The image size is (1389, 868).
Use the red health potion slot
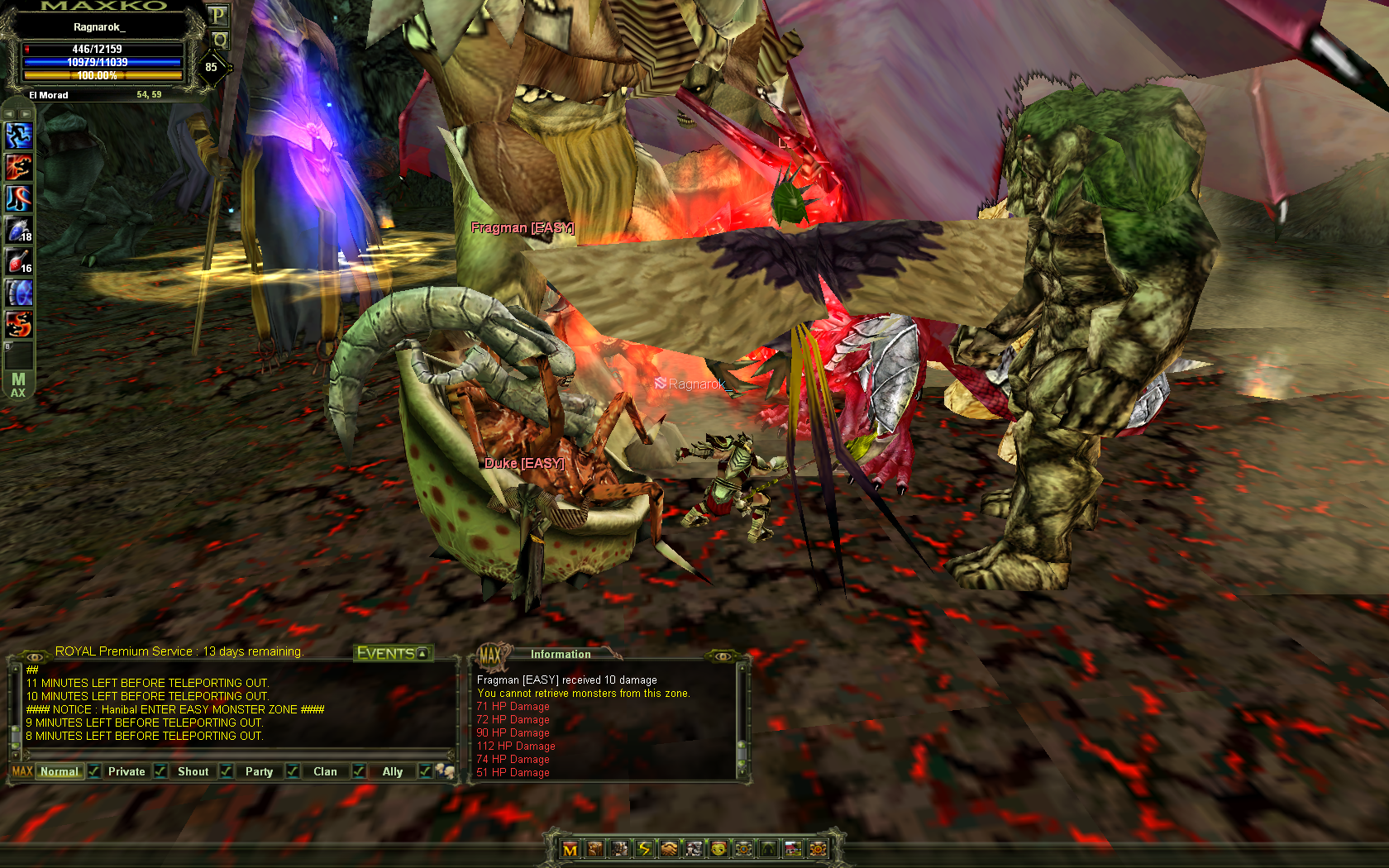pos(18,261)
